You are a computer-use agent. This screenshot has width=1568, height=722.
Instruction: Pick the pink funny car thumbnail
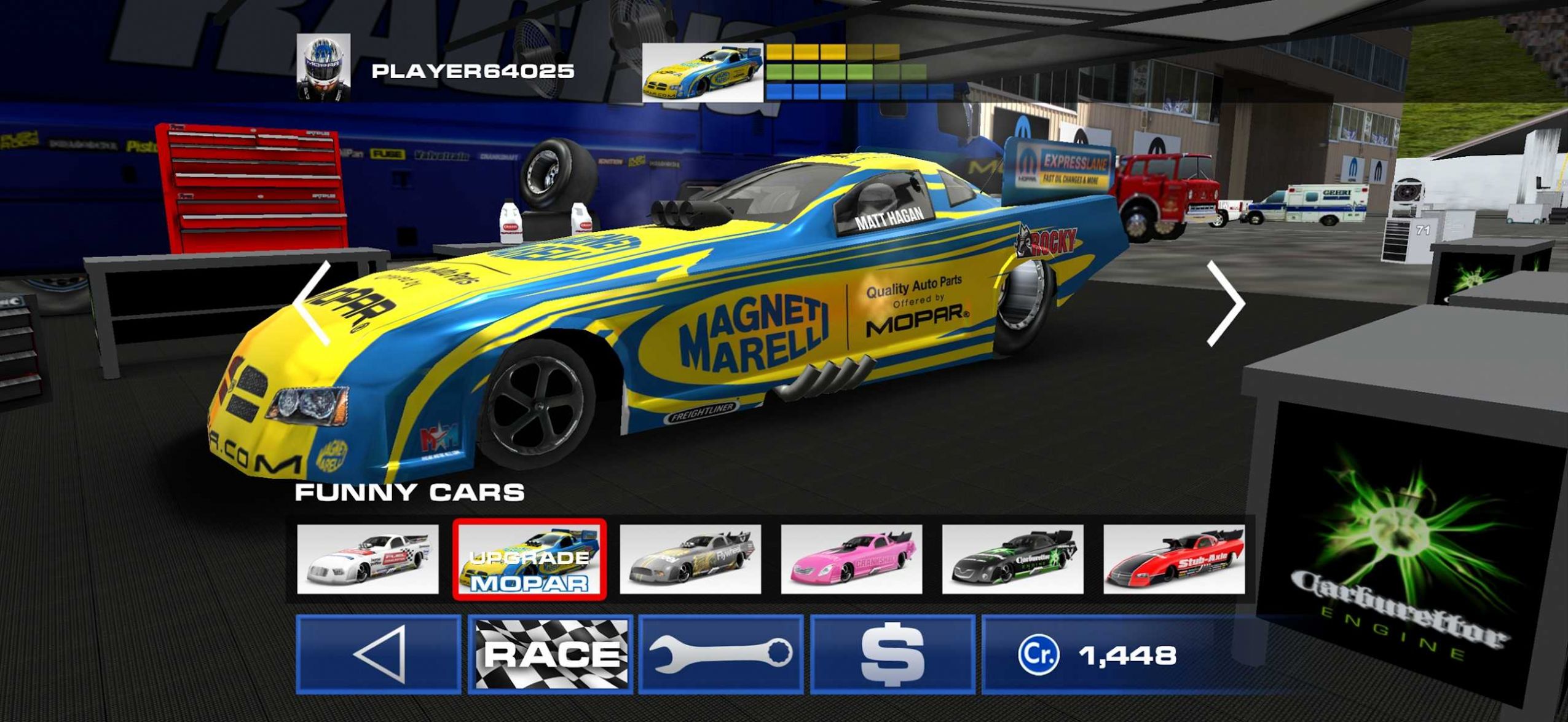click(x=851, y=559)
